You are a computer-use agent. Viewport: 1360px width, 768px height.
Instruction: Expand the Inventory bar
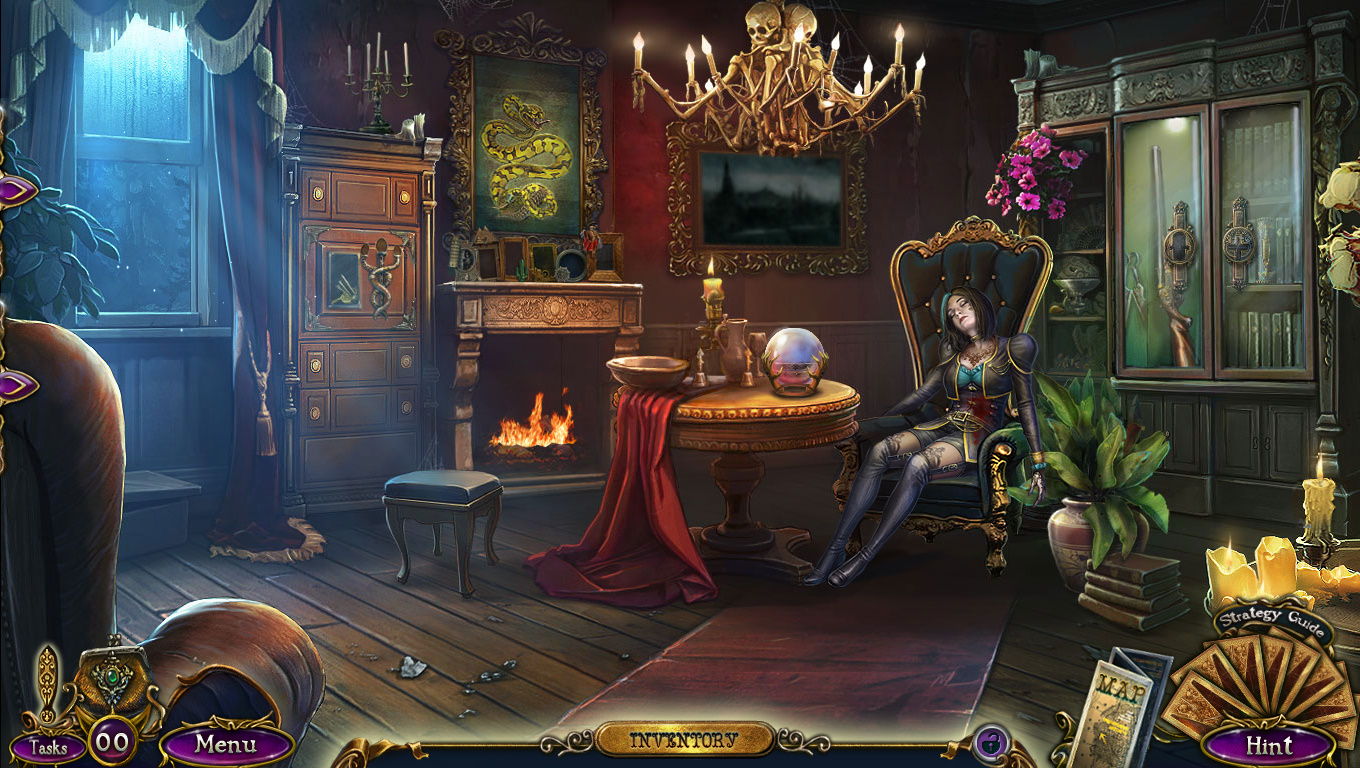click(685, 740)
